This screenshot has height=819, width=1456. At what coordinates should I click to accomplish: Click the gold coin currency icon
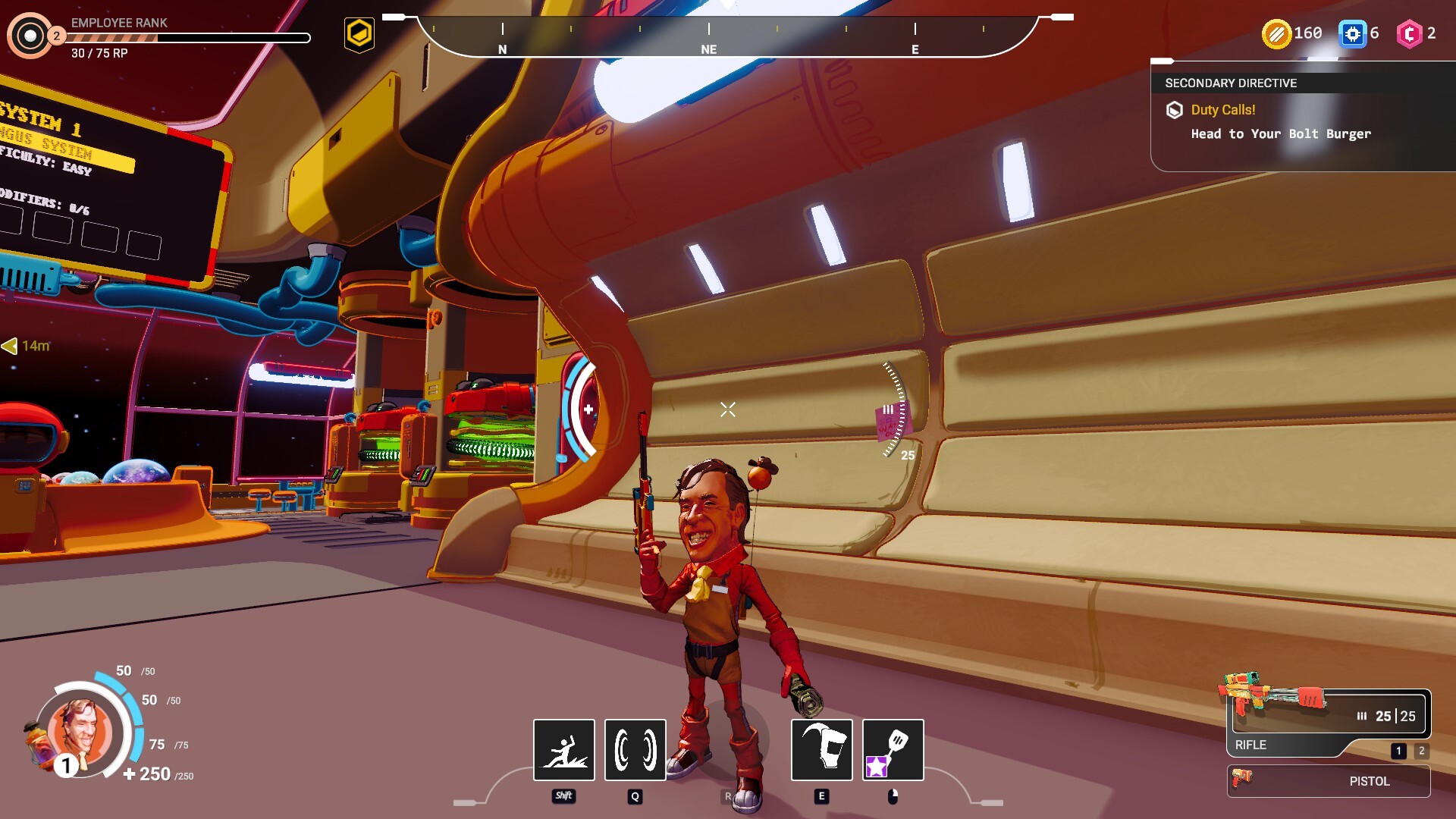tap(1276, 33)
